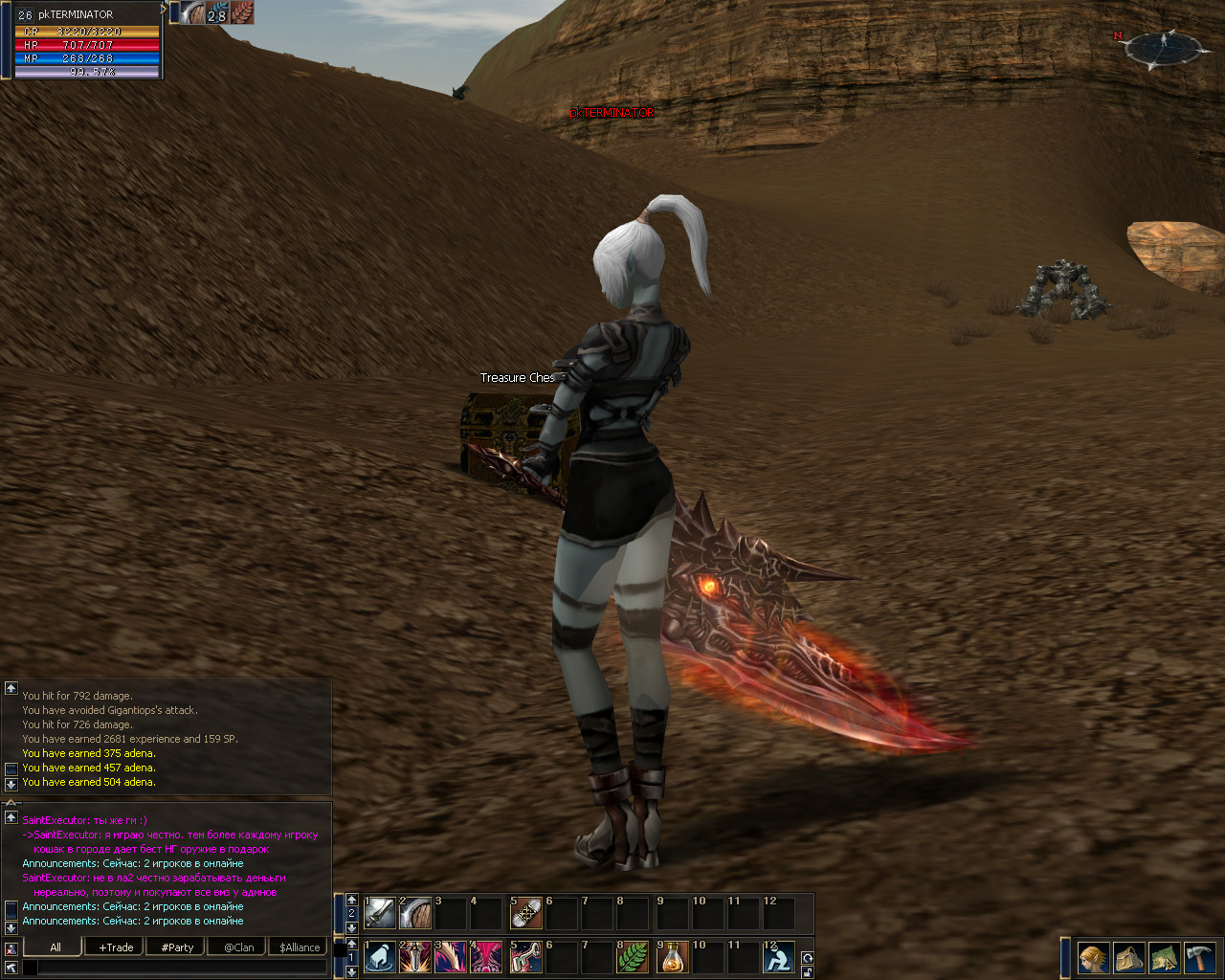The height and width of the screenshot is (980, 1225).
Task: Use the green herb leaf item
Action: click(633, 957)
